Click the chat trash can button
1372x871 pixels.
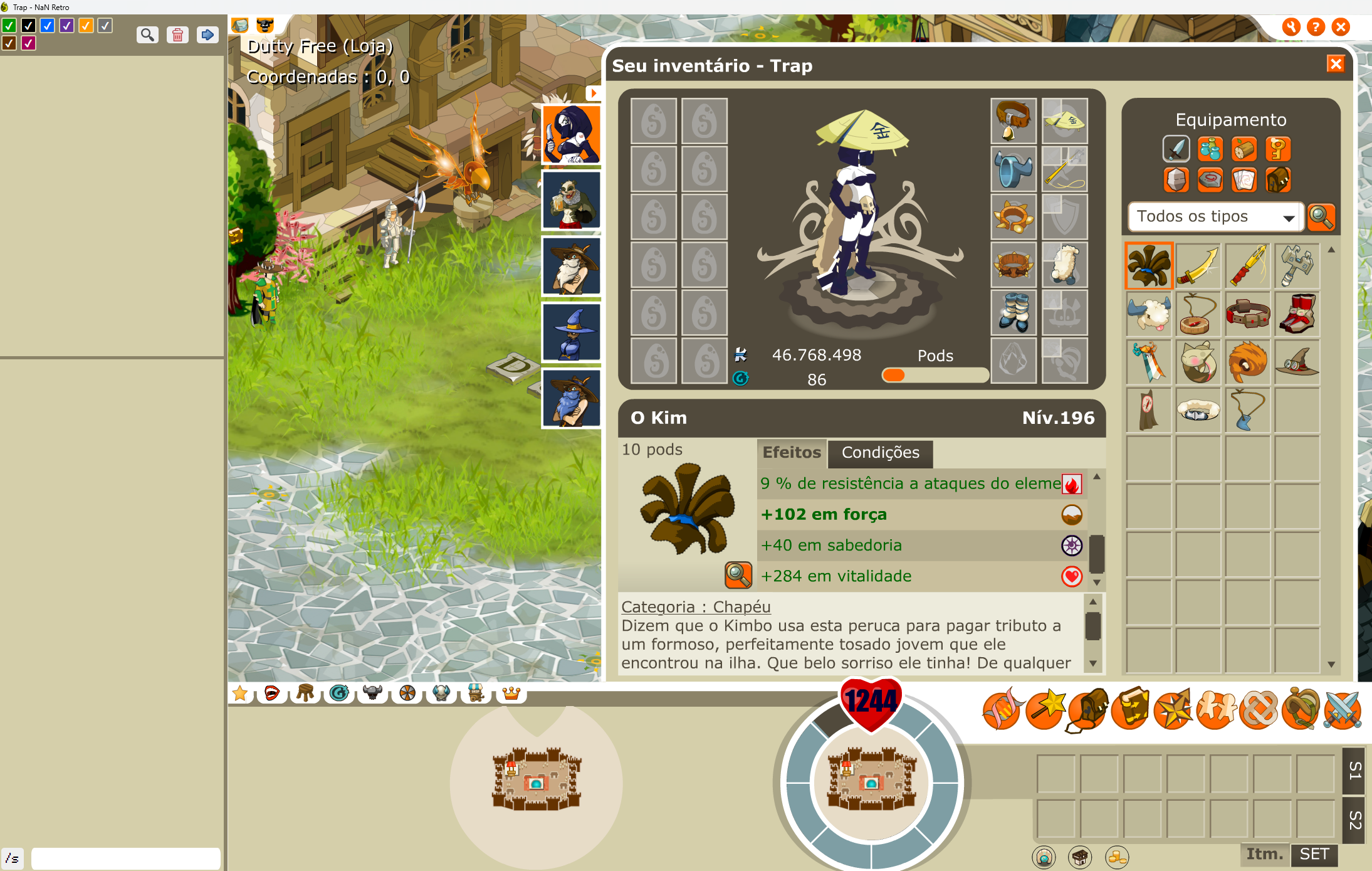(177, 34)
